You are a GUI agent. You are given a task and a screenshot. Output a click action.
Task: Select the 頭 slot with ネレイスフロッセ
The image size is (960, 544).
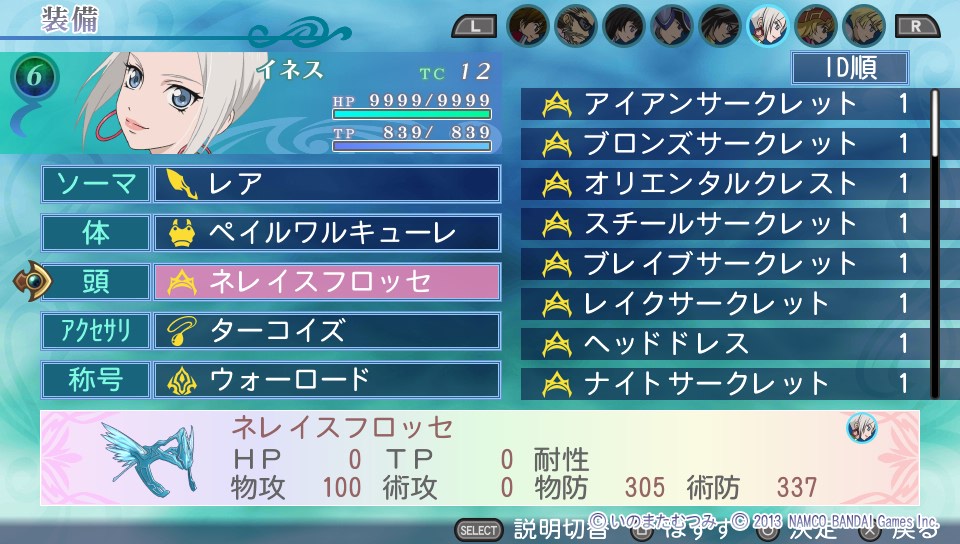tap(326, 281)
